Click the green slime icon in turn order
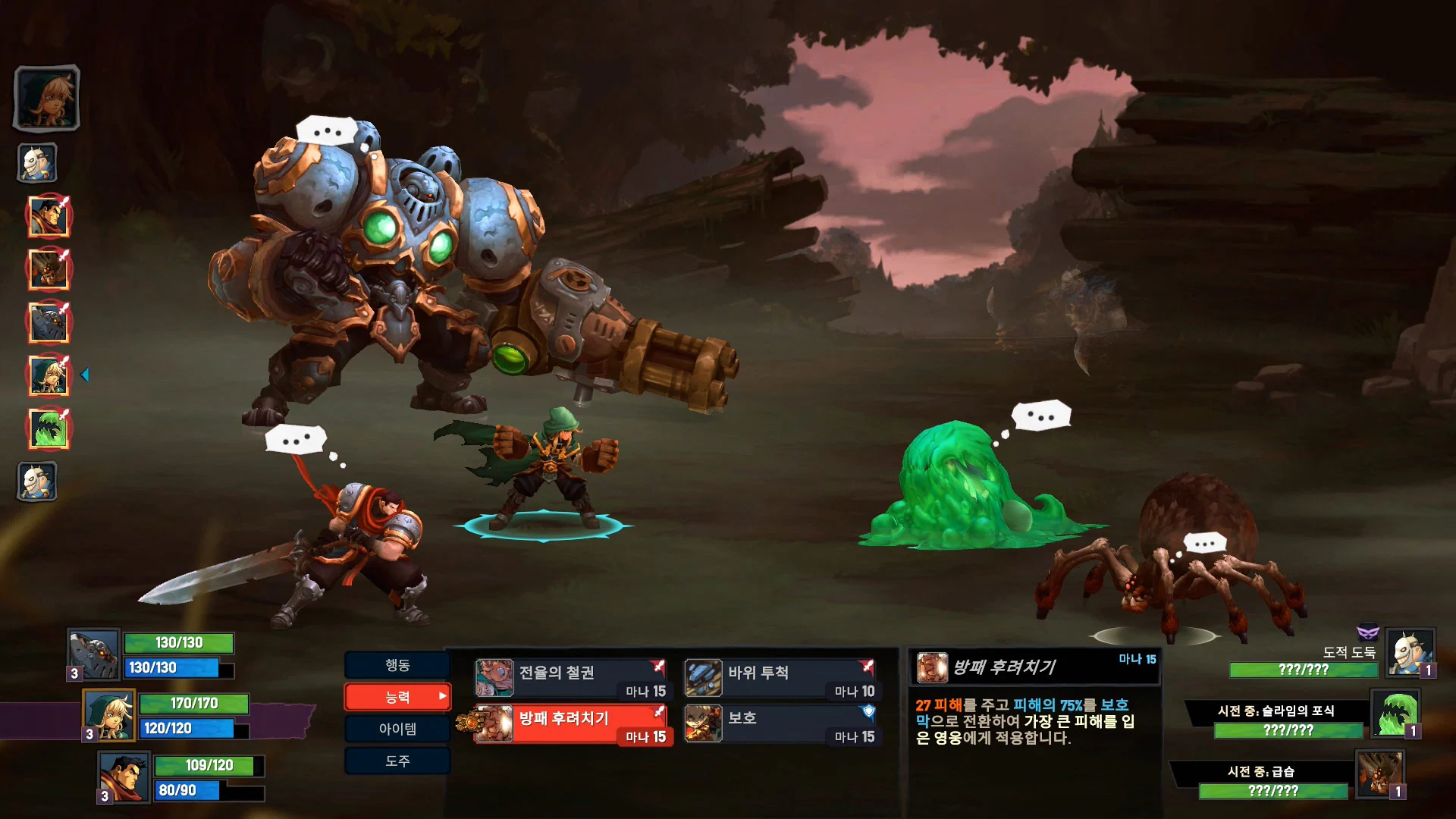This screenshot has height=819, width=1456. coord(49,429)
